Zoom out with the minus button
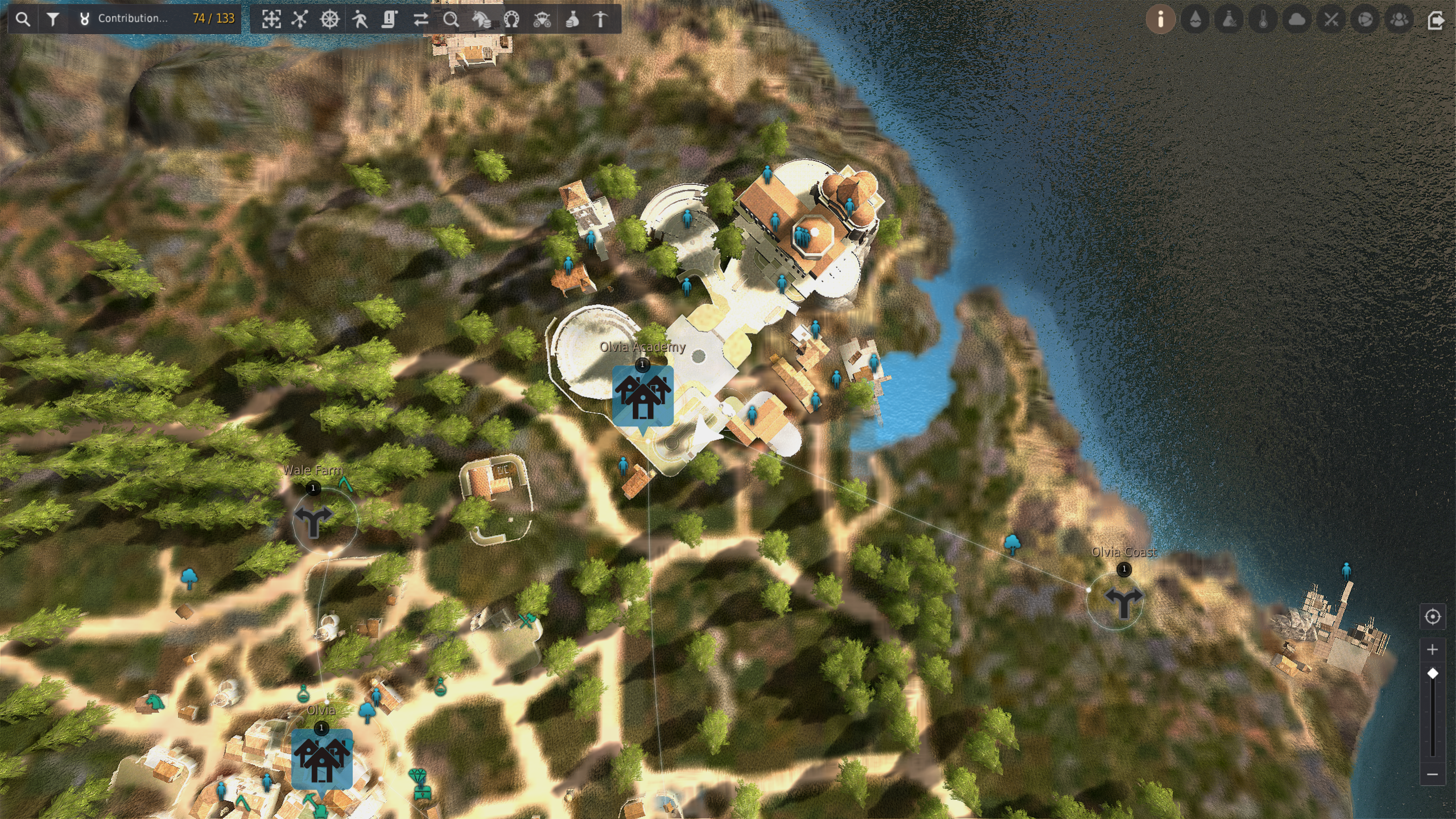Screen dimensions: 1456x819 tap(1432, 774)
